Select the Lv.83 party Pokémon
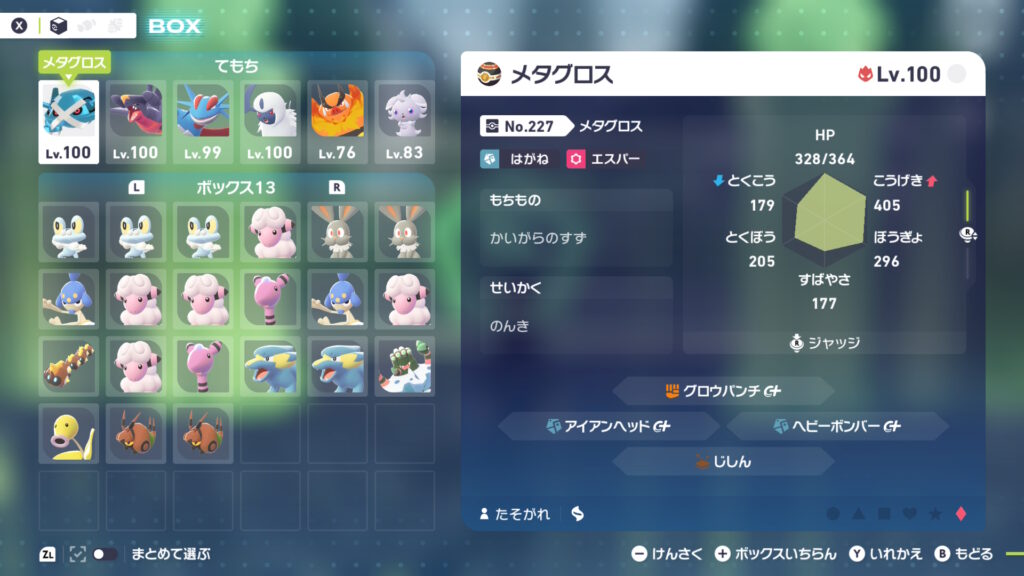1024x576 pixels. tap(404, 121)
